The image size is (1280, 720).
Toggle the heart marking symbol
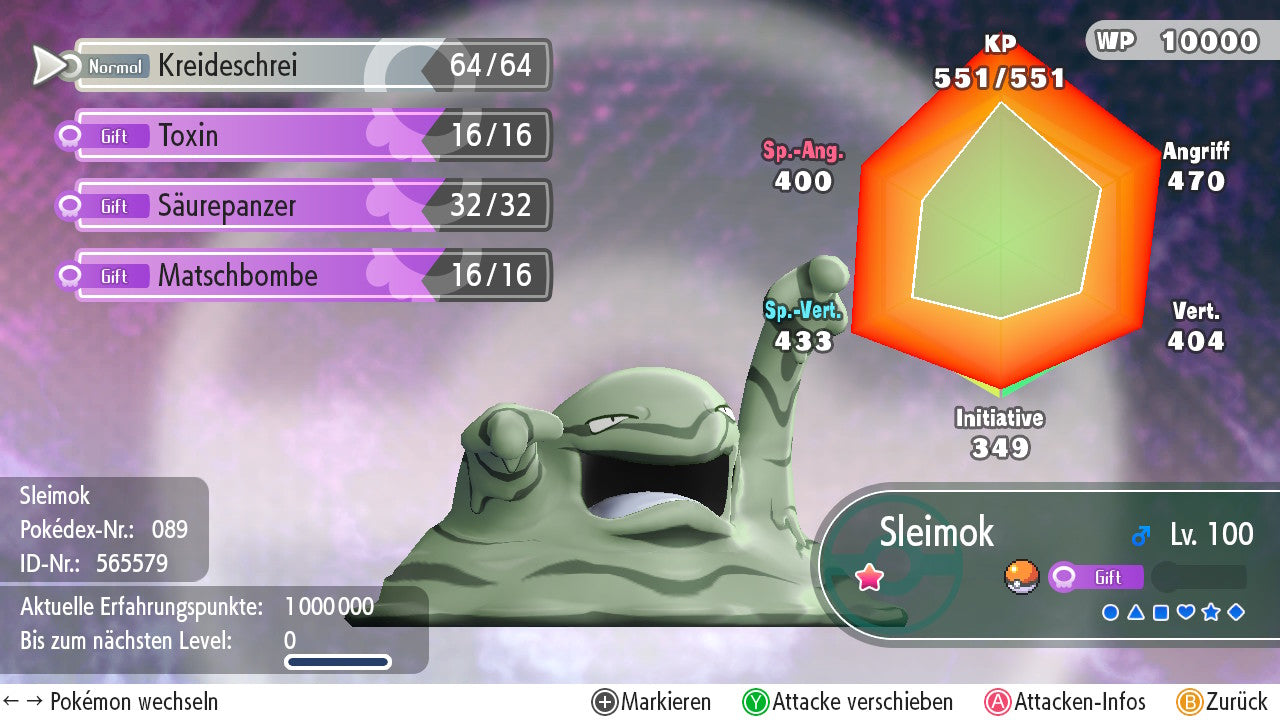point(1186,612)
